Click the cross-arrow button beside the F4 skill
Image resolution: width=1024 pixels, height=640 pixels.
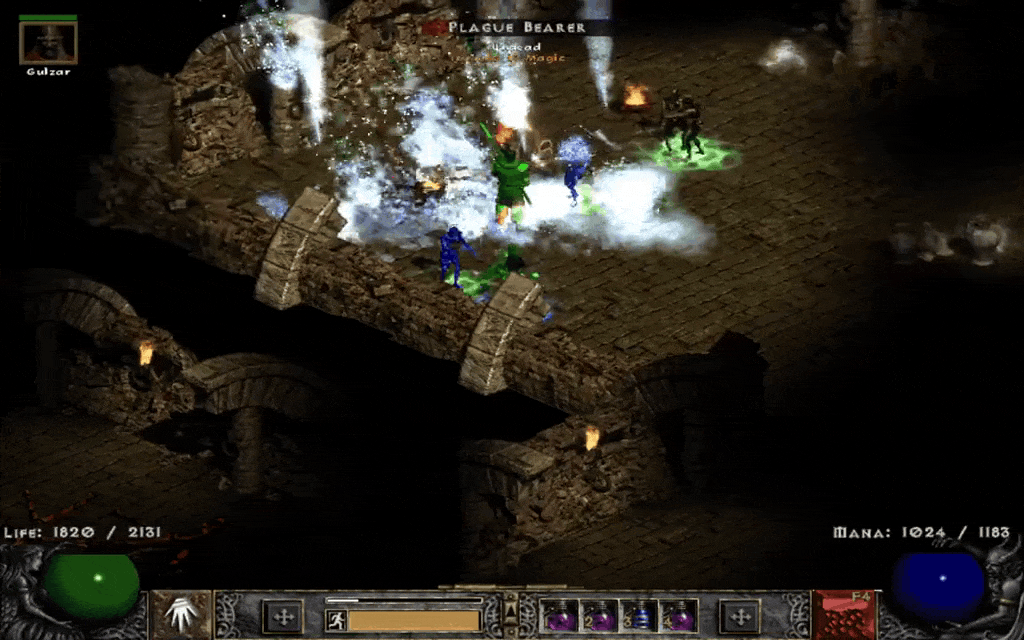pyautogui.click(x=740, y=616)
